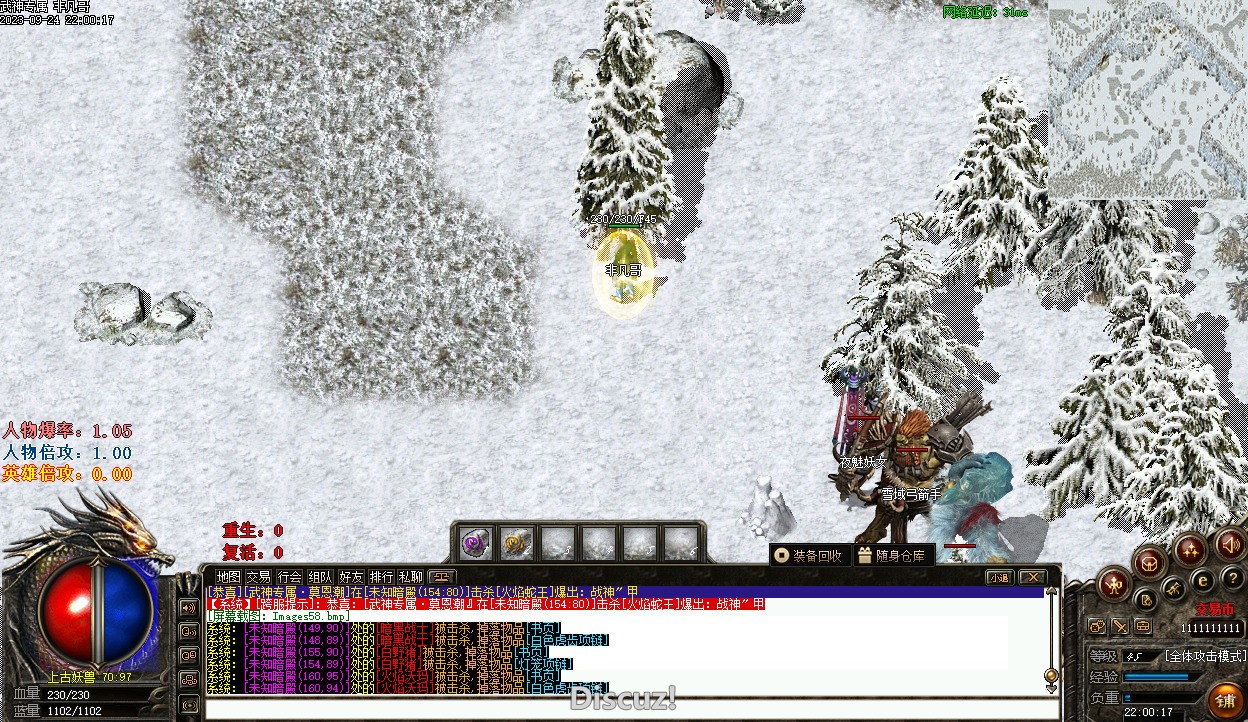Close the chat panel with the X button

point(1032,577)
